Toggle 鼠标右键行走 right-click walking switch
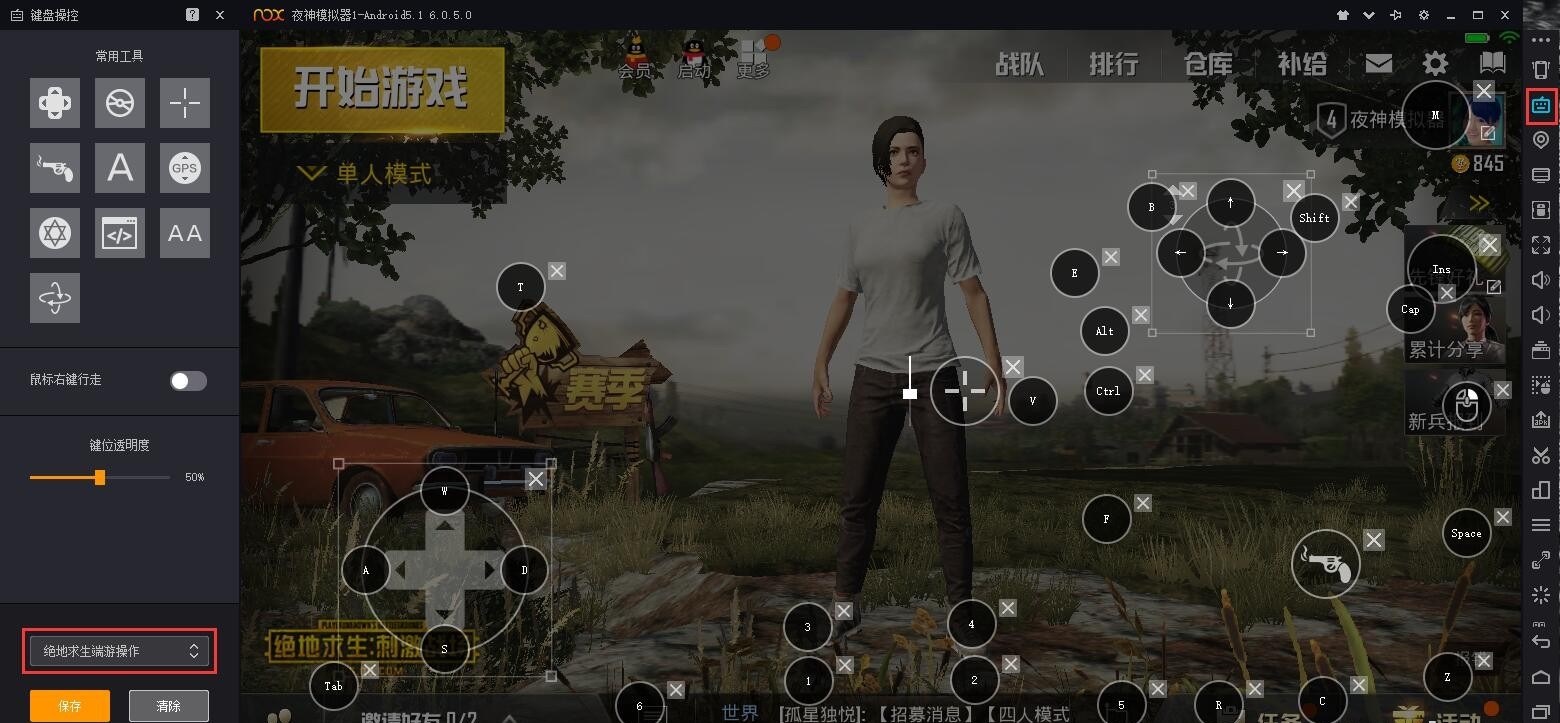Viewport: 1560px width, 723px height. 188,380
